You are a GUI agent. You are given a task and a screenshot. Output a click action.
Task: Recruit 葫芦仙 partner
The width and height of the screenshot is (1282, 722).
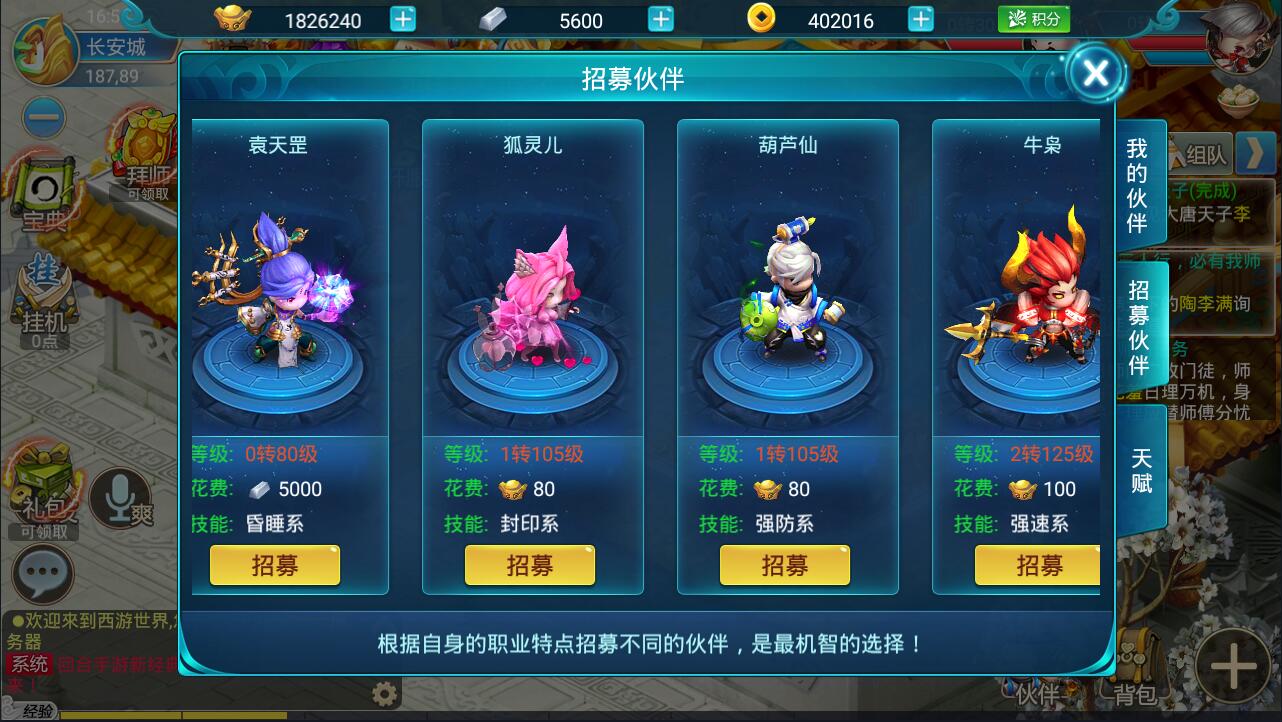[784, 565]
